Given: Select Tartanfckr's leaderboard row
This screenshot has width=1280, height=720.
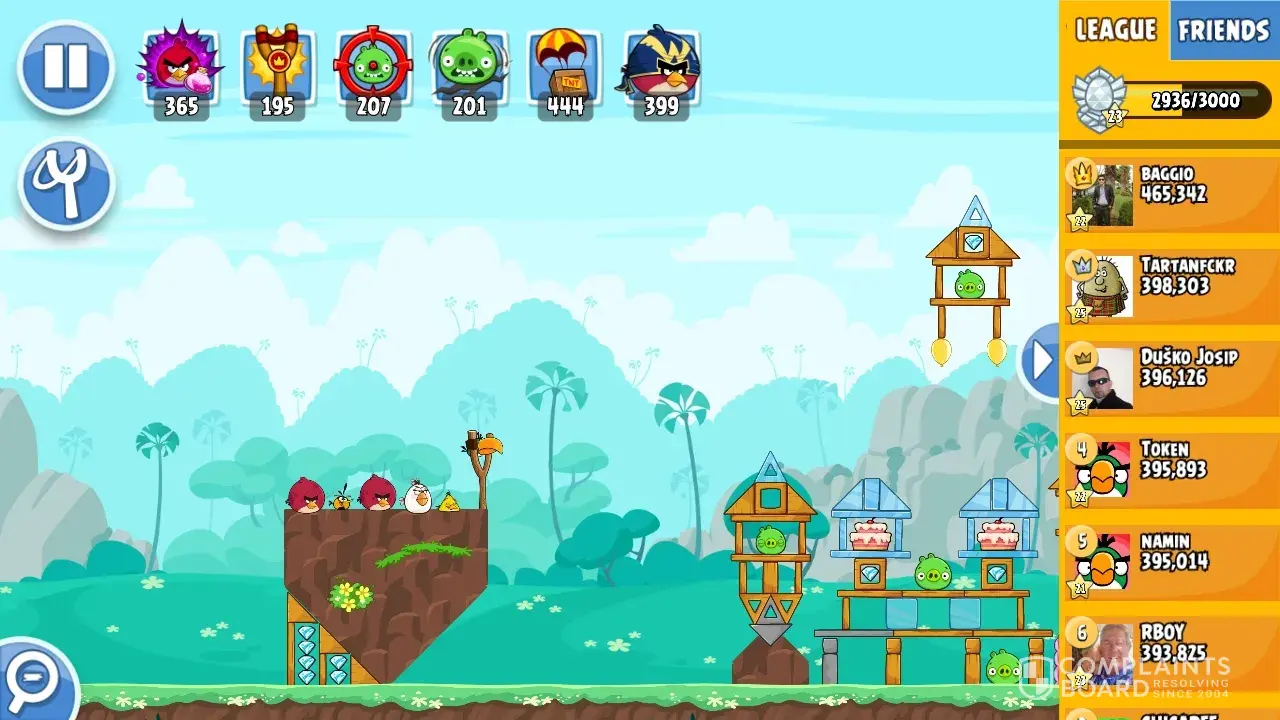Looking at the screenshot, I should tap(1170, 286).
